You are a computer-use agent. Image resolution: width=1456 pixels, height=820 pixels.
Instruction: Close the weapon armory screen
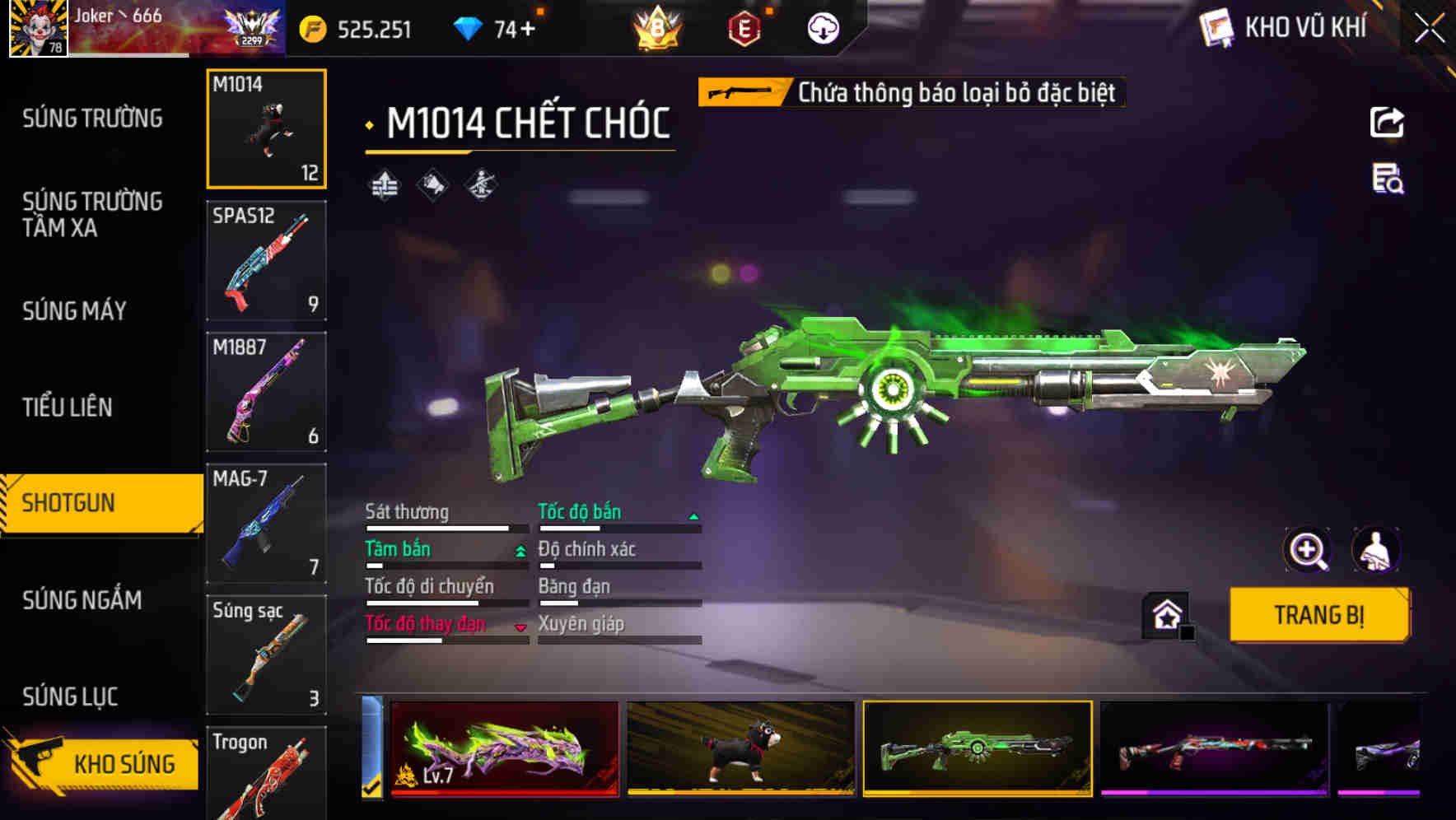coord(1429,29)
